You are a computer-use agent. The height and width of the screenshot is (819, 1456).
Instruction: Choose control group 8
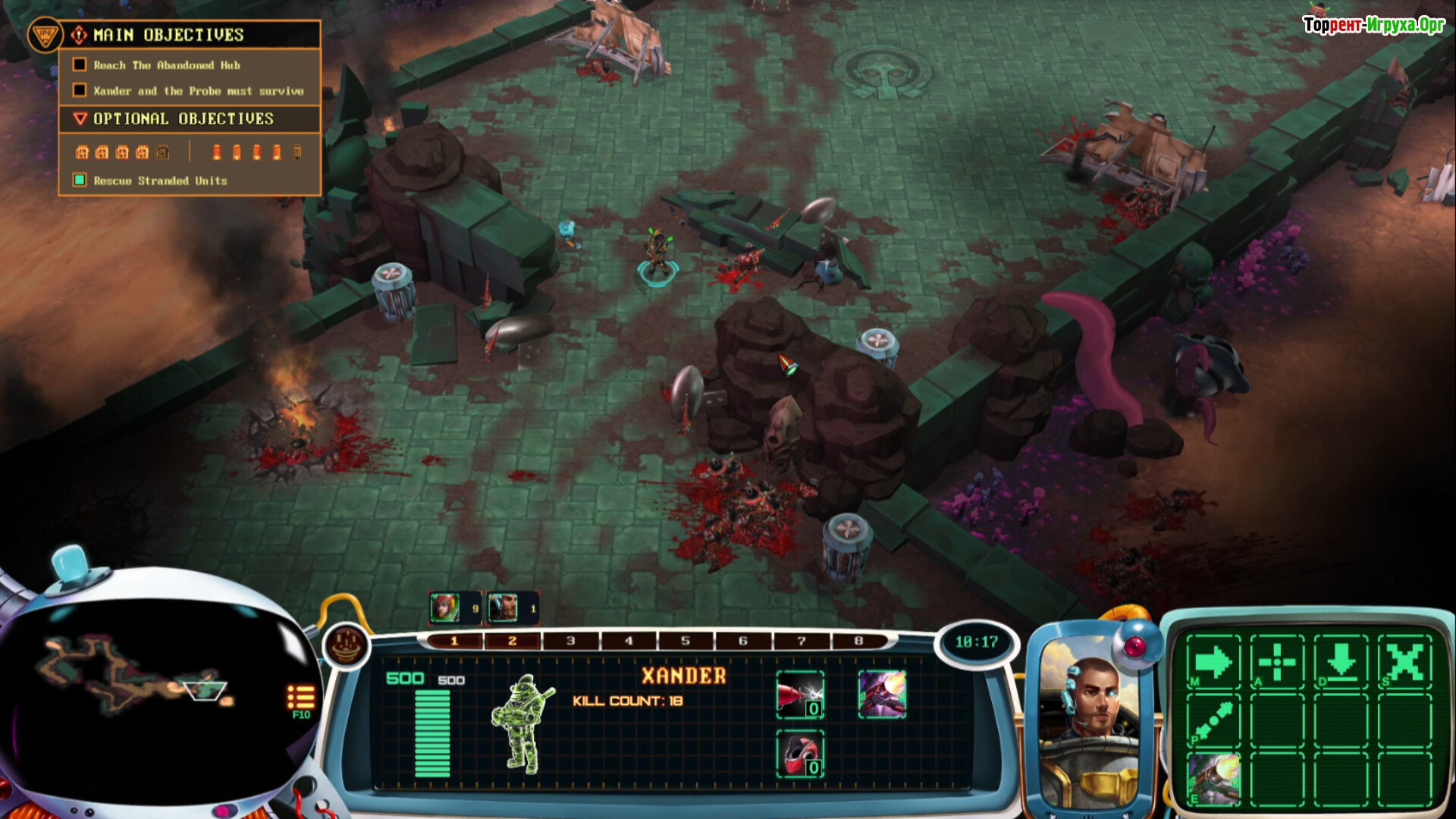pyautogui.click(x=858, y=642)
